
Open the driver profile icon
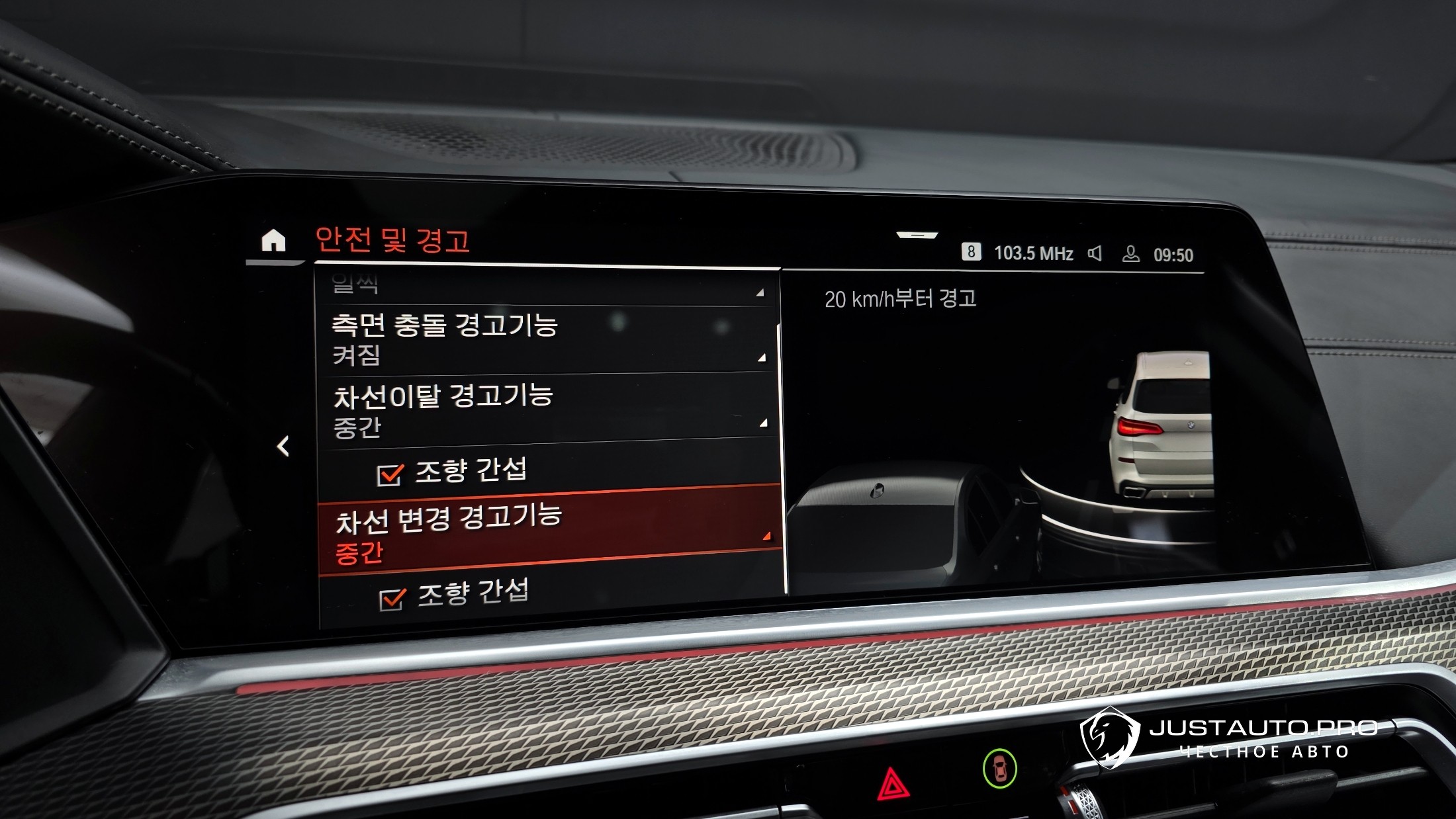coord(1130,254)
